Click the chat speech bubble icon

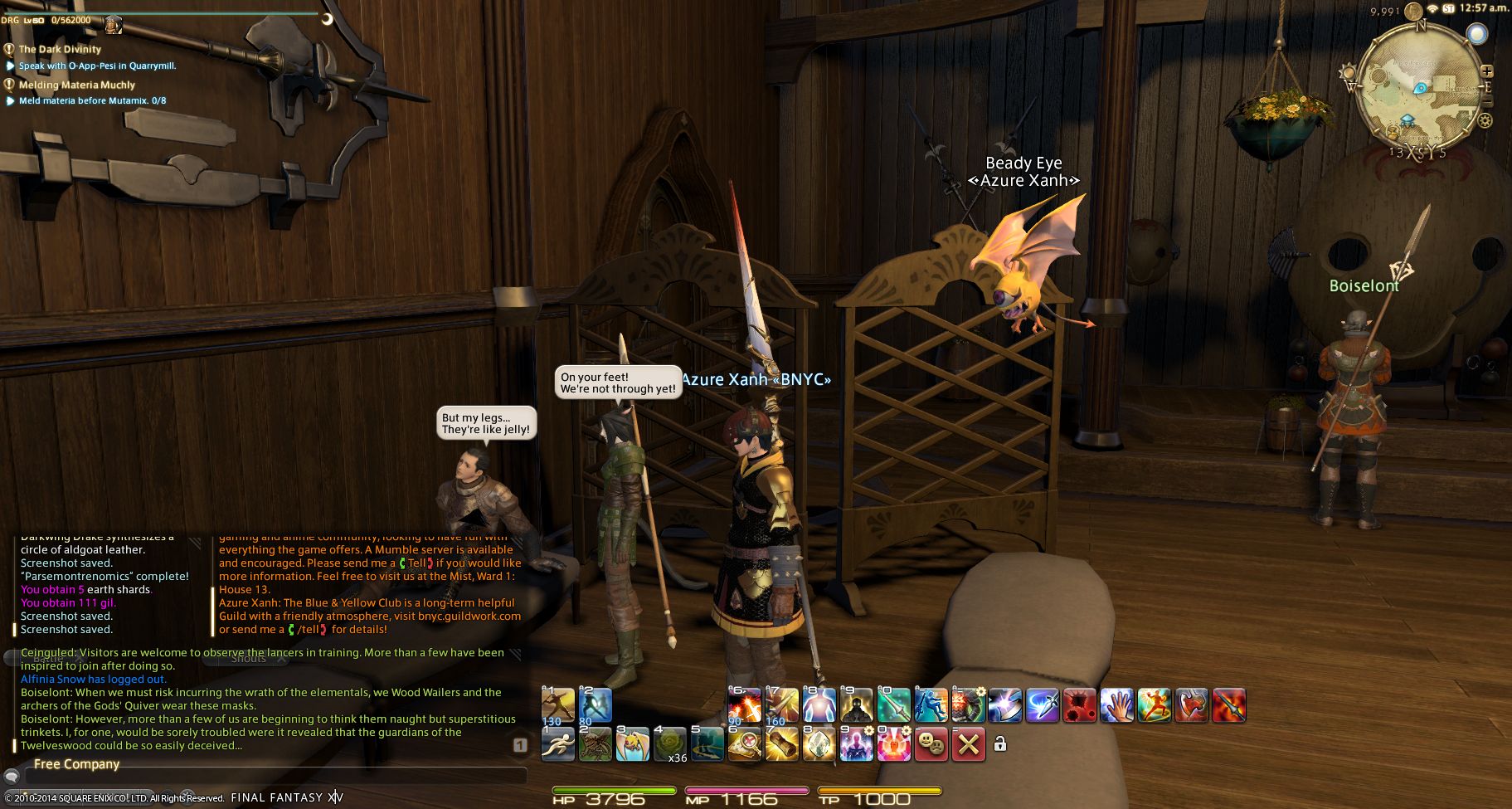[x=12, y=777]
